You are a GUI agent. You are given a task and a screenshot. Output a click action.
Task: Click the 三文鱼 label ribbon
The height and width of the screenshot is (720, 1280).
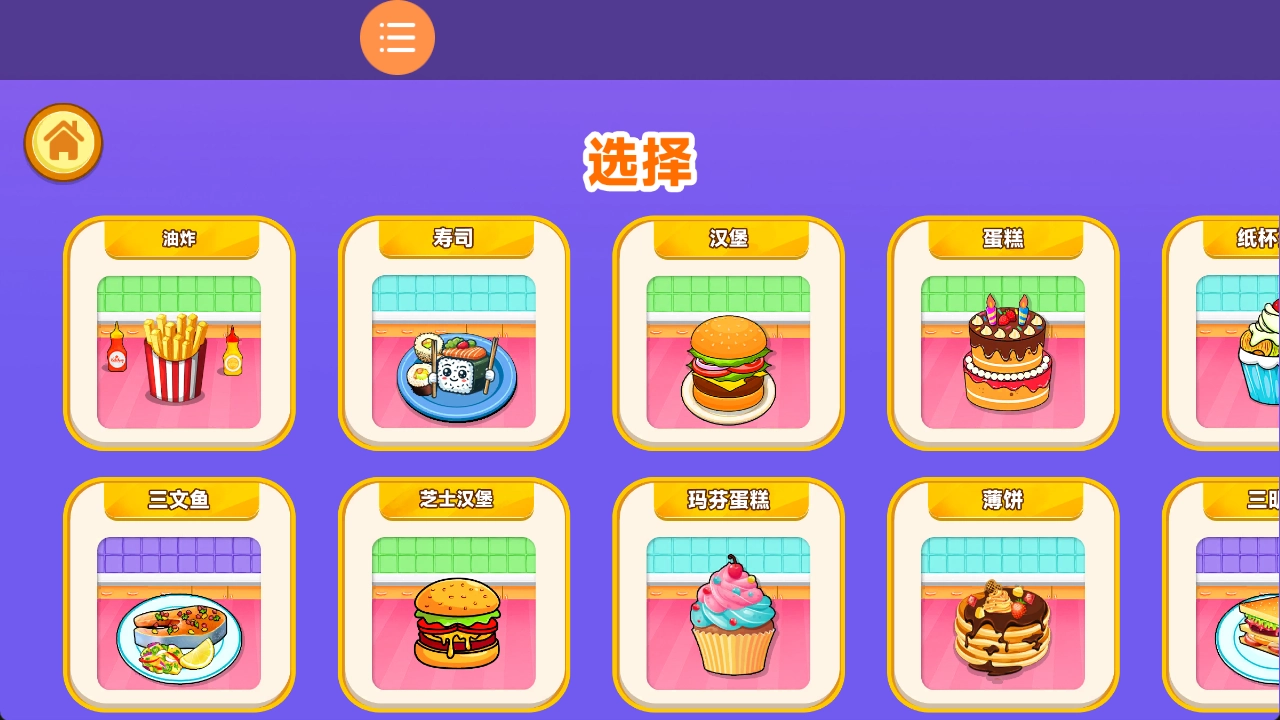coord(178,500)
